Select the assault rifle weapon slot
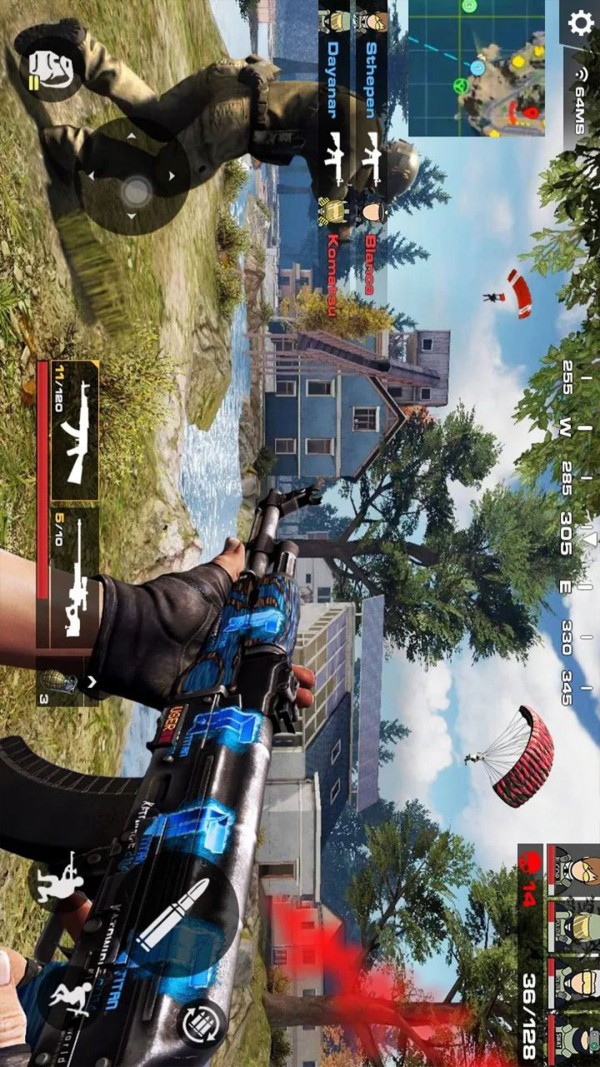Image resolution: width=600 pixels, height=1067 pixels. pos(69,428)
